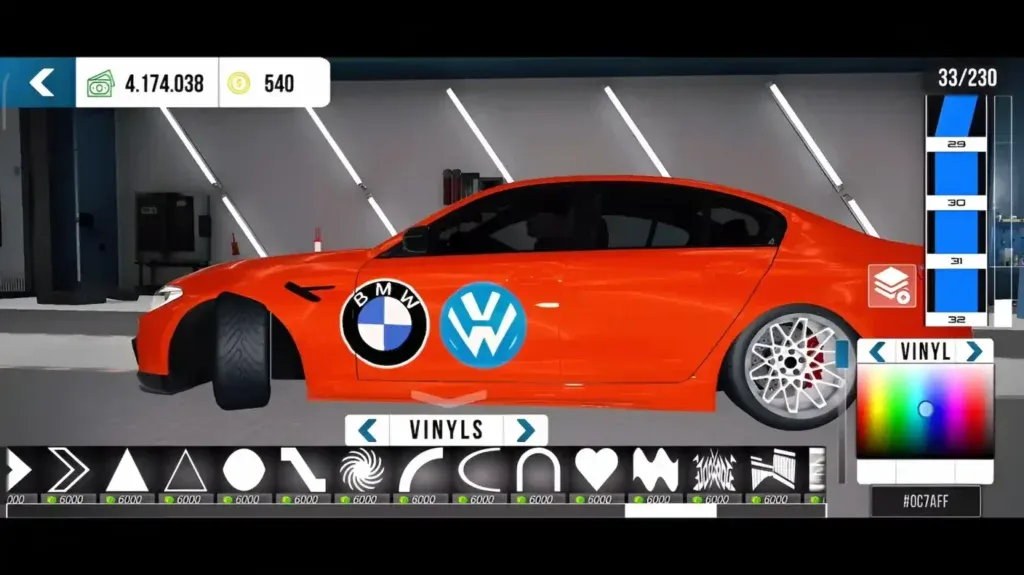Switch VINYL color mode with right arrow
Viewport: 1024px width, 575px height.
[973, 352]
